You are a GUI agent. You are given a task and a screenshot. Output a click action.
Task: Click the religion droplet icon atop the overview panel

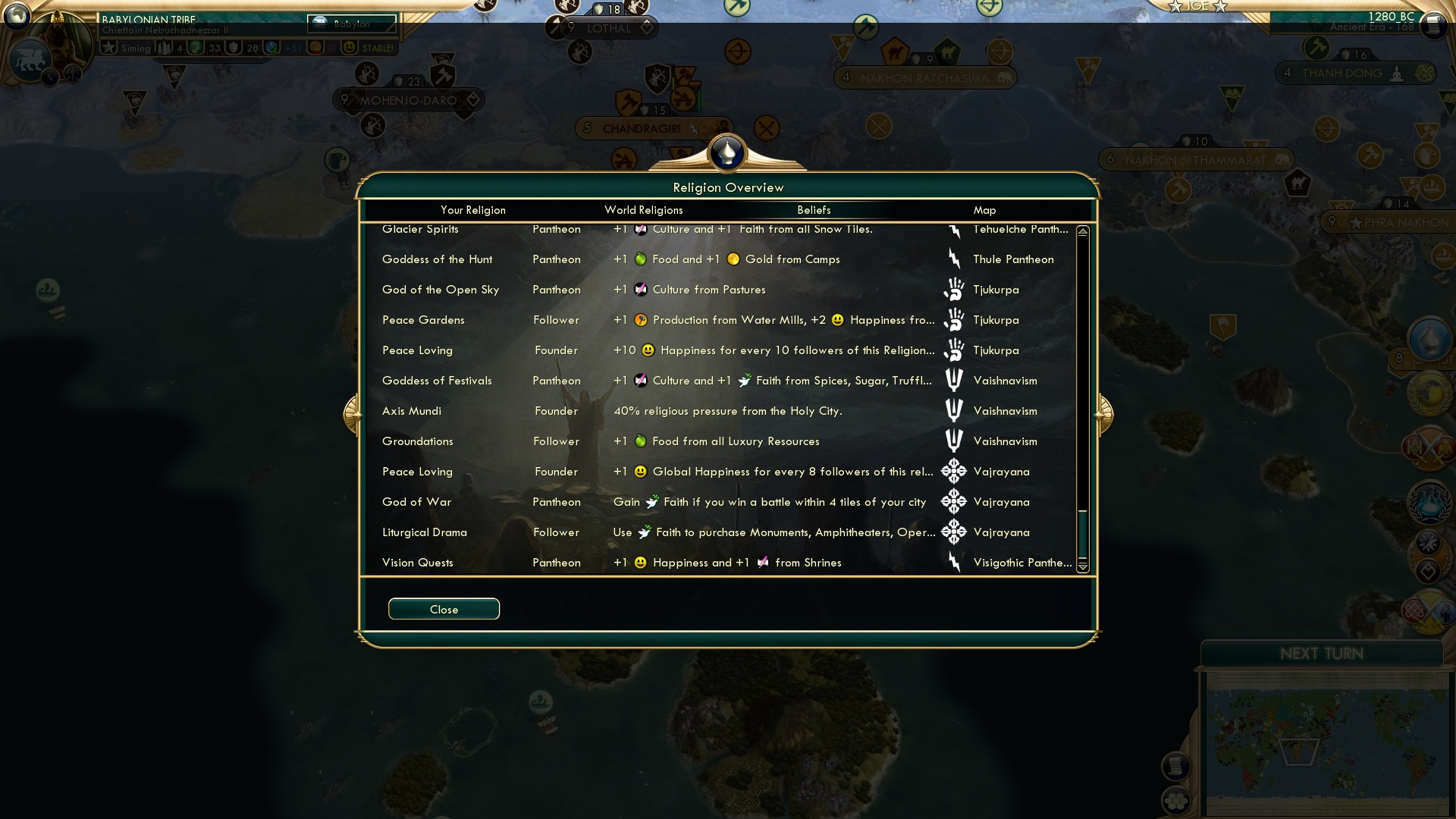point(727,152)
